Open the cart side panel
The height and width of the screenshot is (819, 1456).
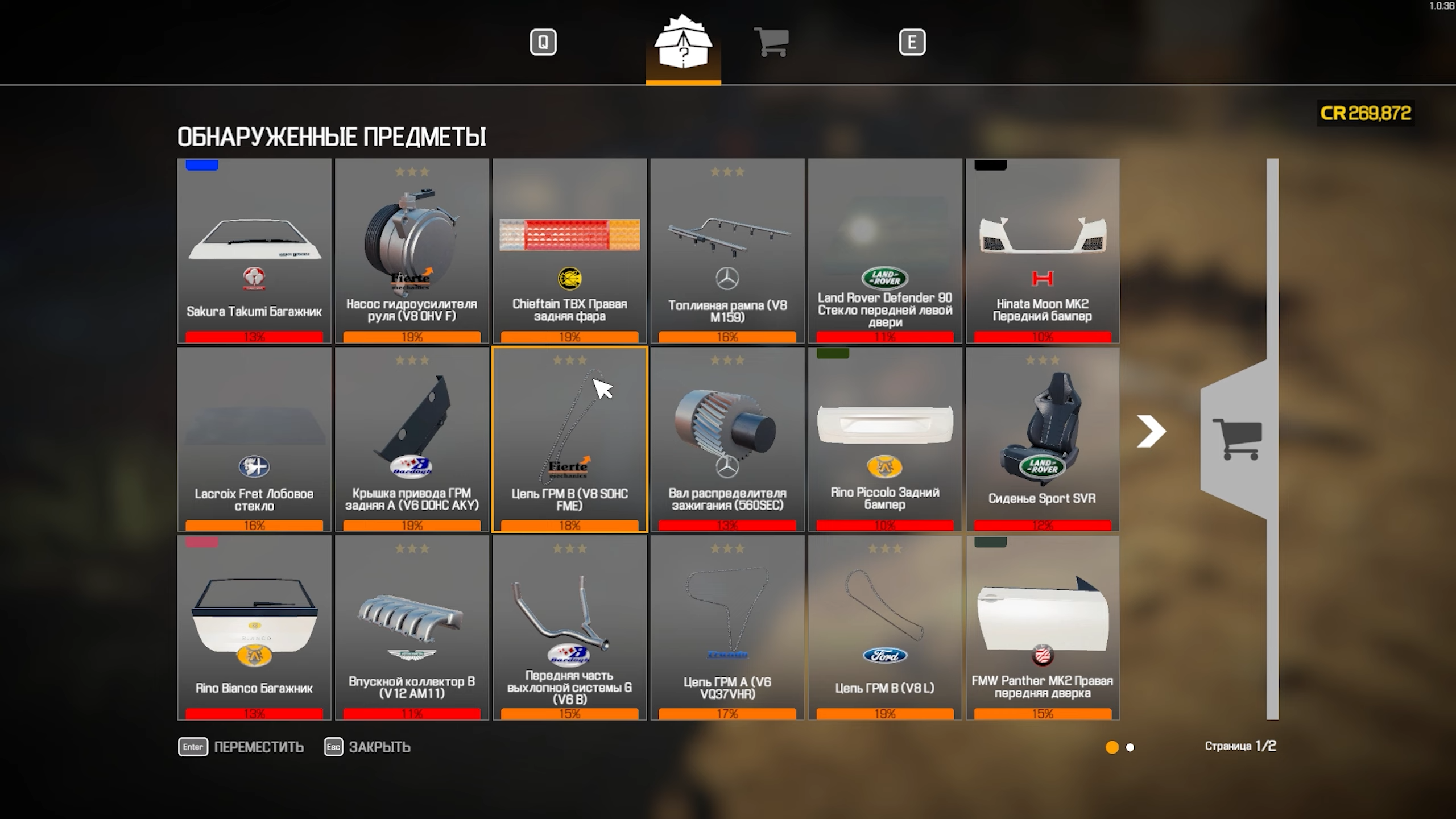pyautogui.click(x=1238, y=439)
